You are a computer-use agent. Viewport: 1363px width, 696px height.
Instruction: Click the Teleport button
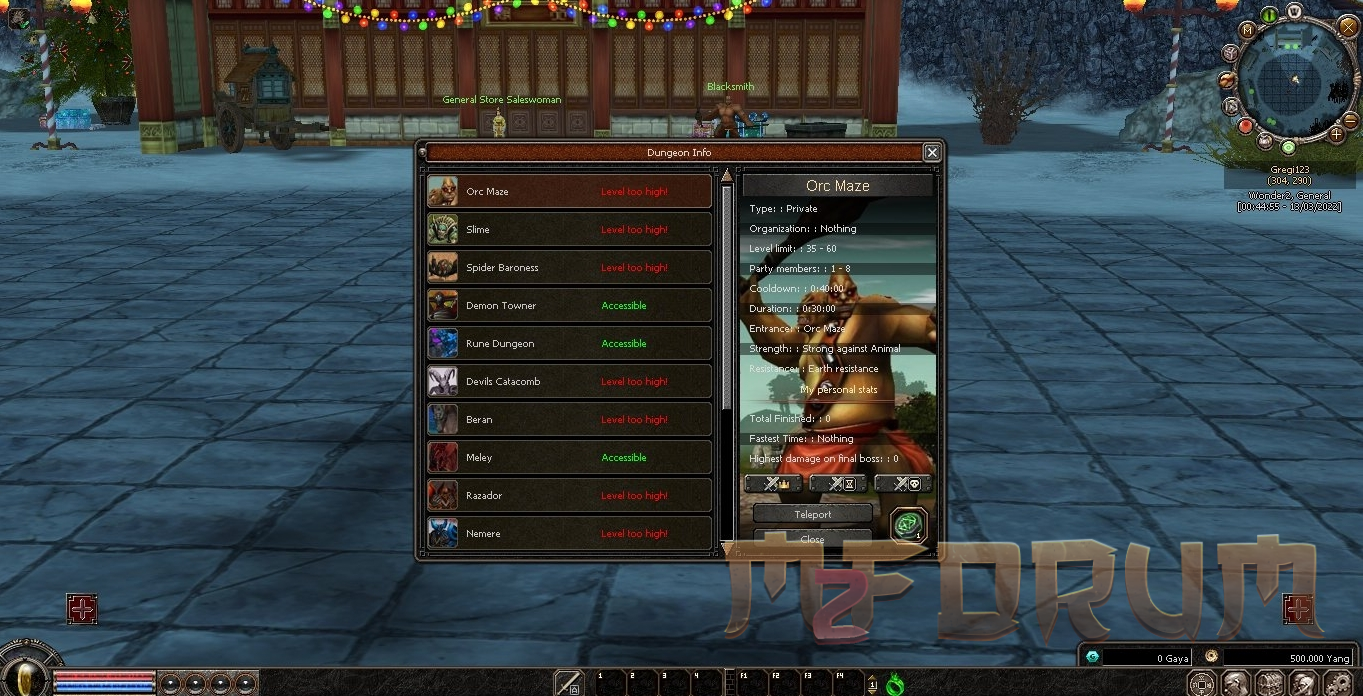pyautogui.click(x=812, y=514)
